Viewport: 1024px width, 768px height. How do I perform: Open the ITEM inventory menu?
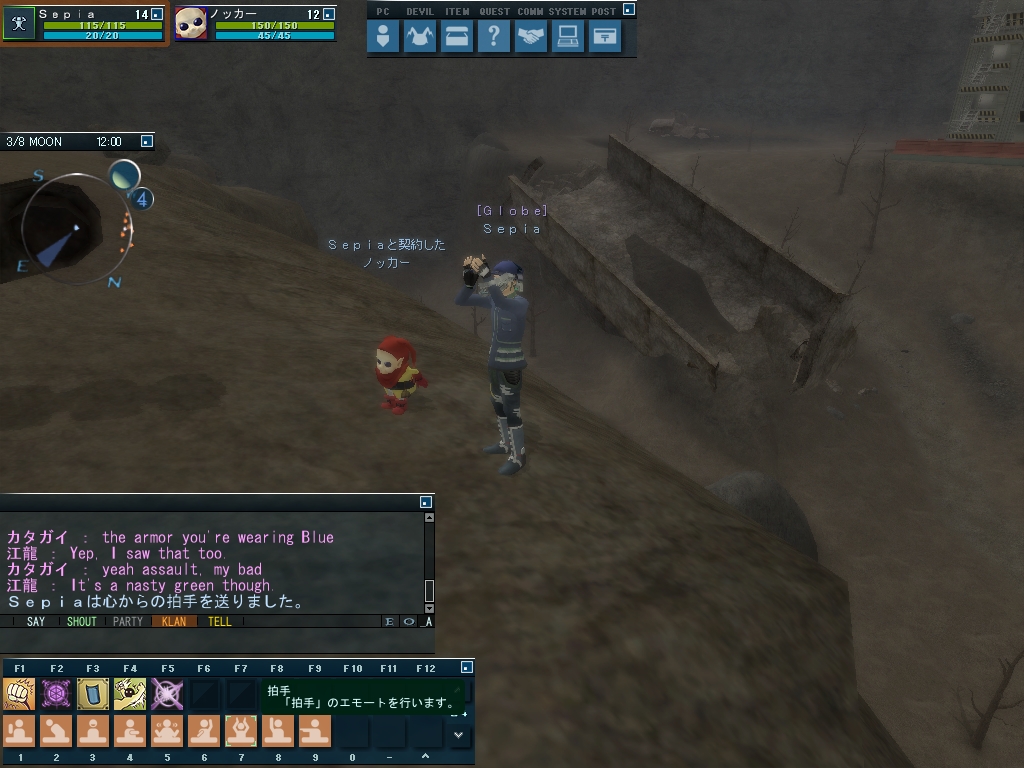(x=457, y=37)
